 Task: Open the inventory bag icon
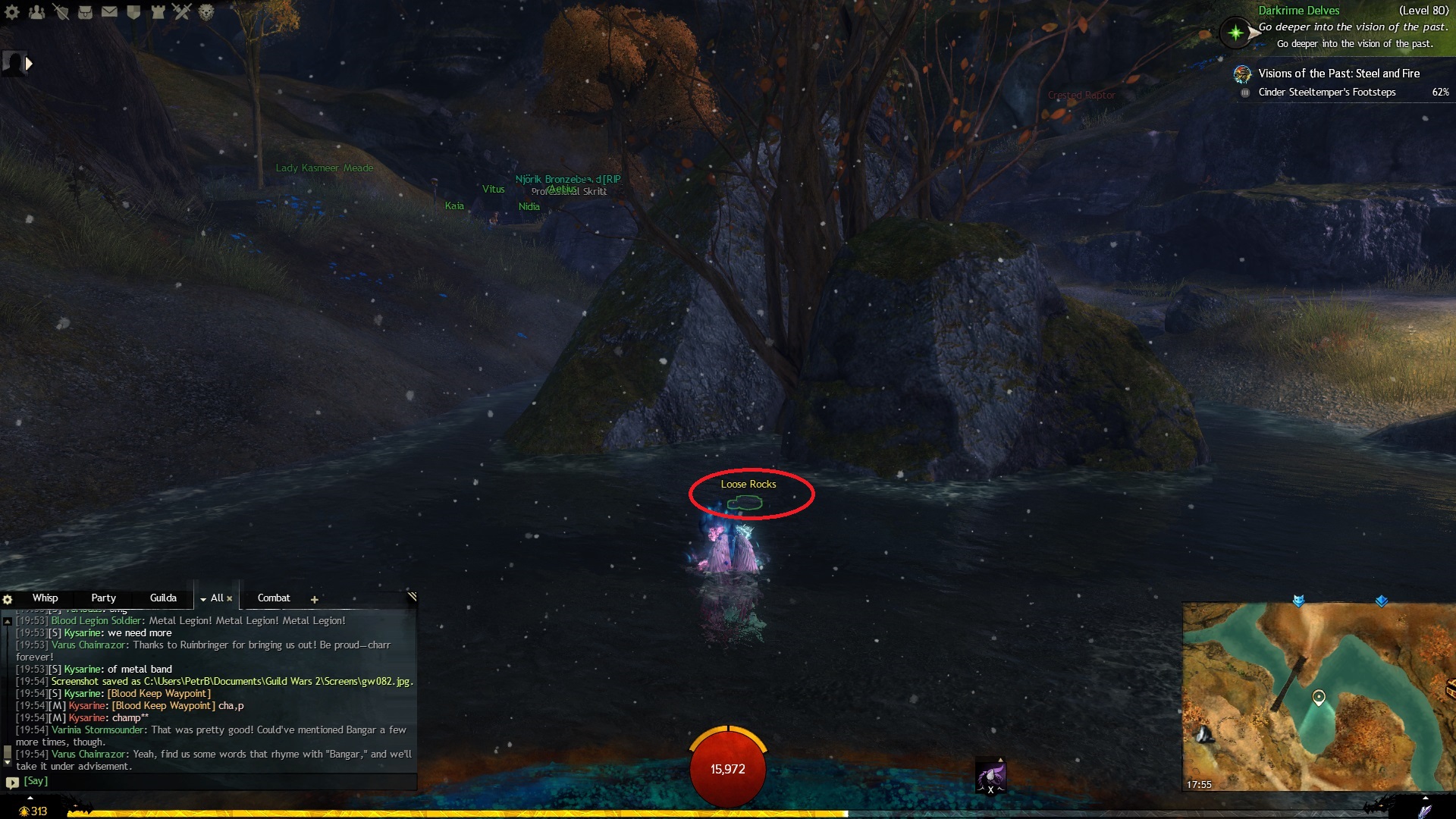point(86,12)
